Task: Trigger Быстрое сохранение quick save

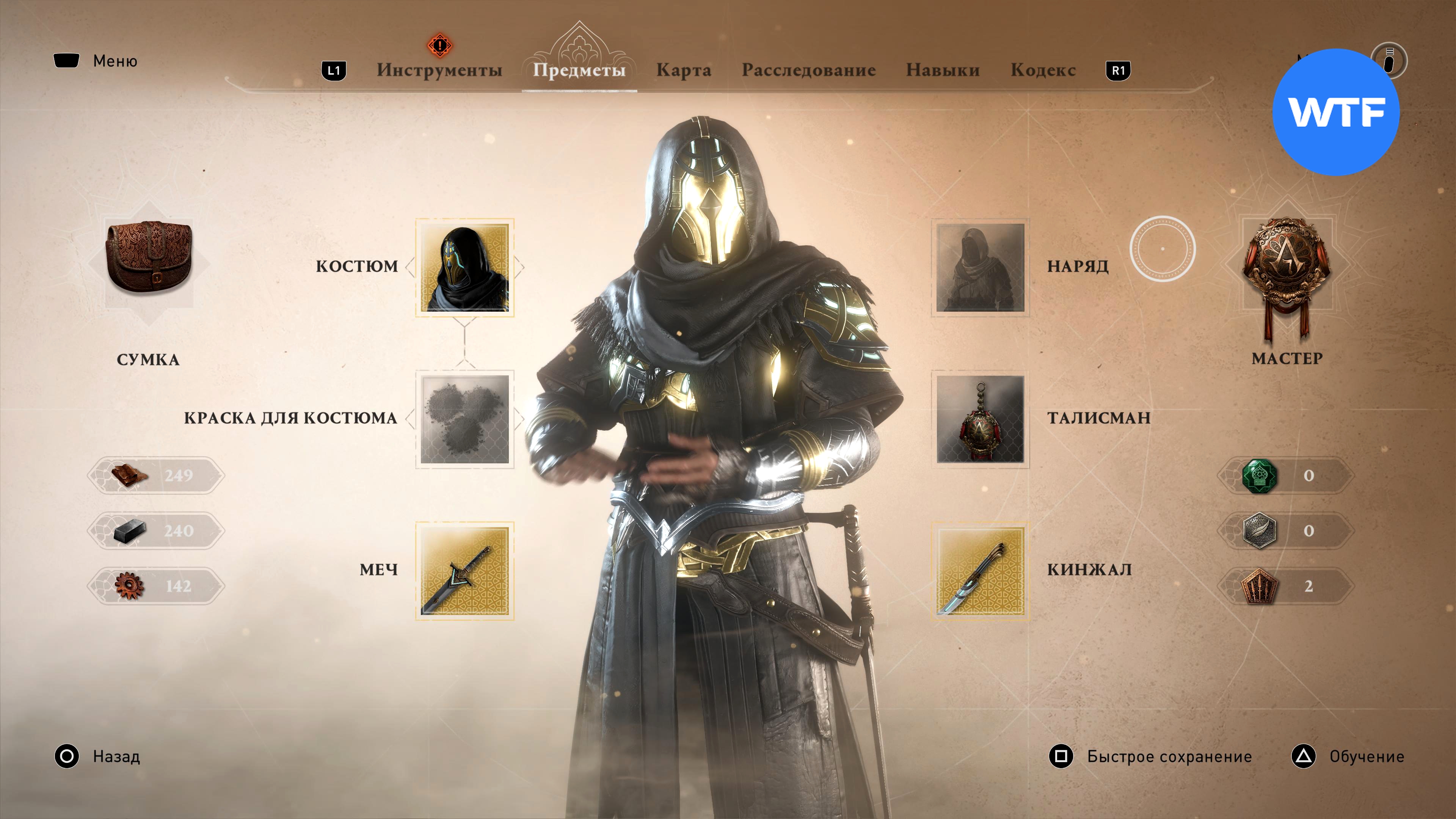Action: click(x=1150, y=756)
